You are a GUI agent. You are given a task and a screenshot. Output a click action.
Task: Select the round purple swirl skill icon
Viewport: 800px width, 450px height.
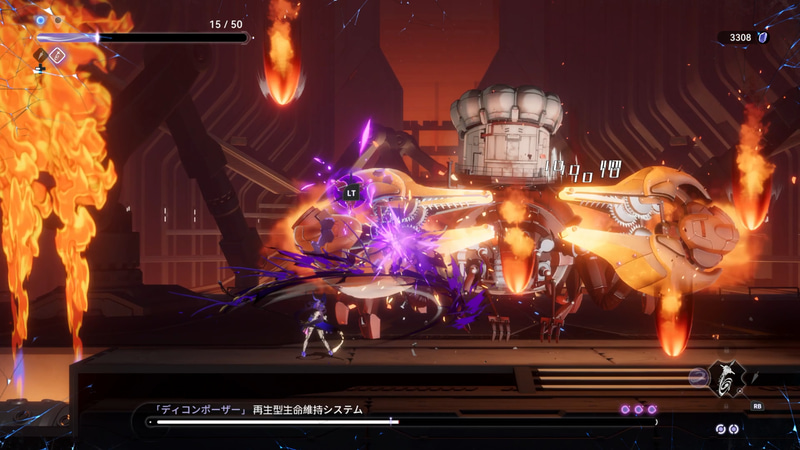(x=697, y=377)
